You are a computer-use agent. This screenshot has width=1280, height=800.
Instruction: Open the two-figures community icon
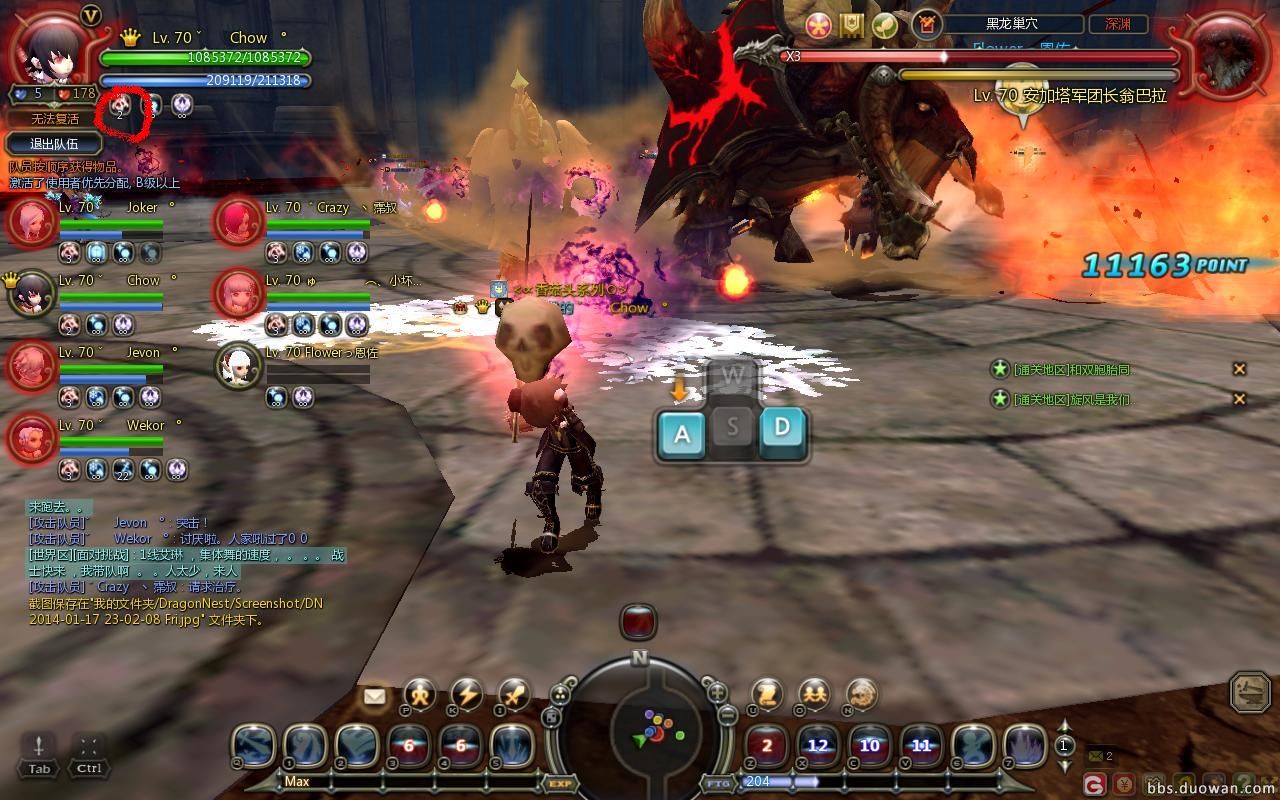(x=814, y=693)
